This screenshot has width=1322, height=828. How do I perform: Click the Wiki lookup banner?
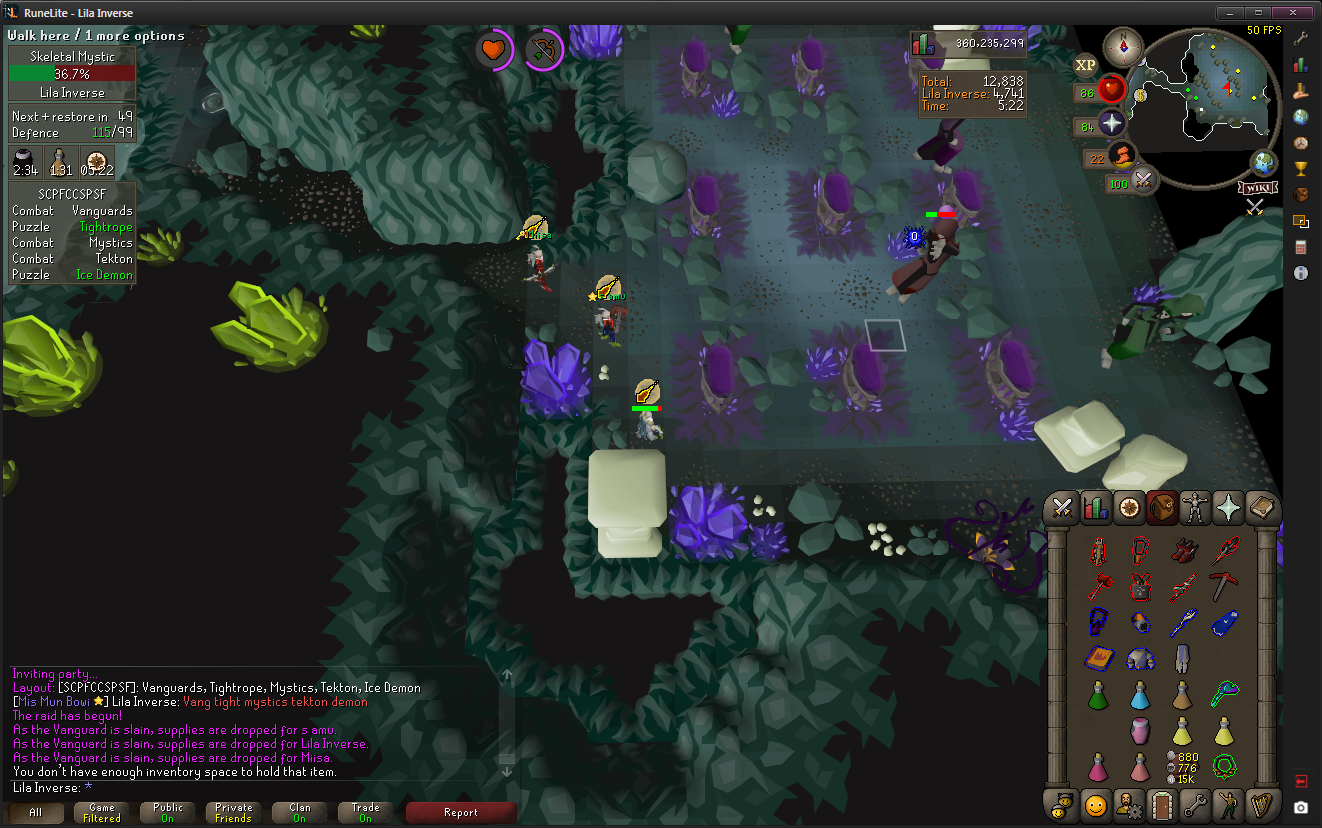click(x=1257, y=187)
